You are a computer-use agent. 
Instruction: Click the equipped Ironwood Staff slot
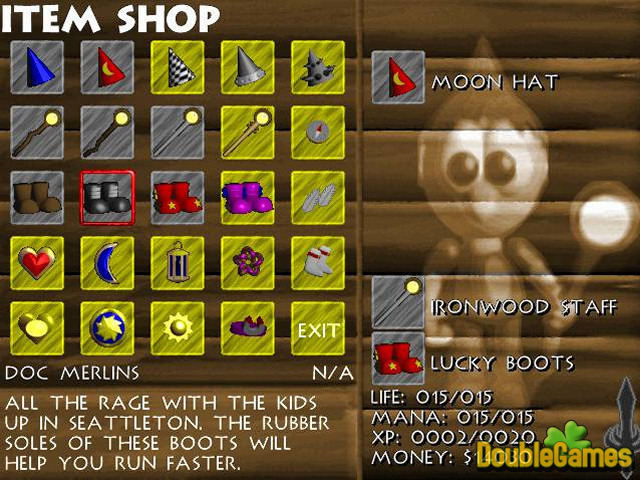(x=397, y=302)
